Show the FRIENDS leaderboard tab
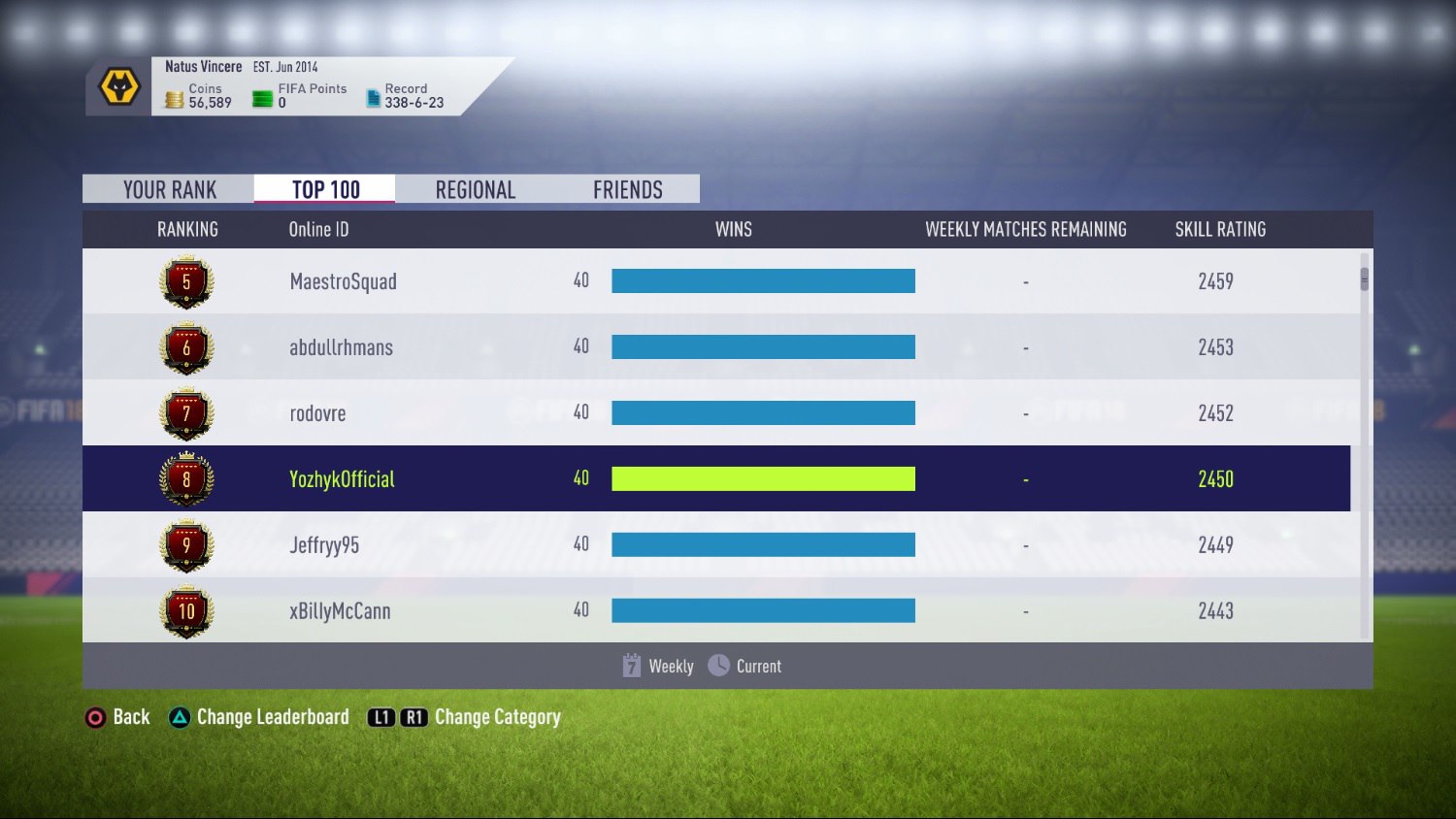This screenshot has height=819, width=1456. [x=627, y=189]
